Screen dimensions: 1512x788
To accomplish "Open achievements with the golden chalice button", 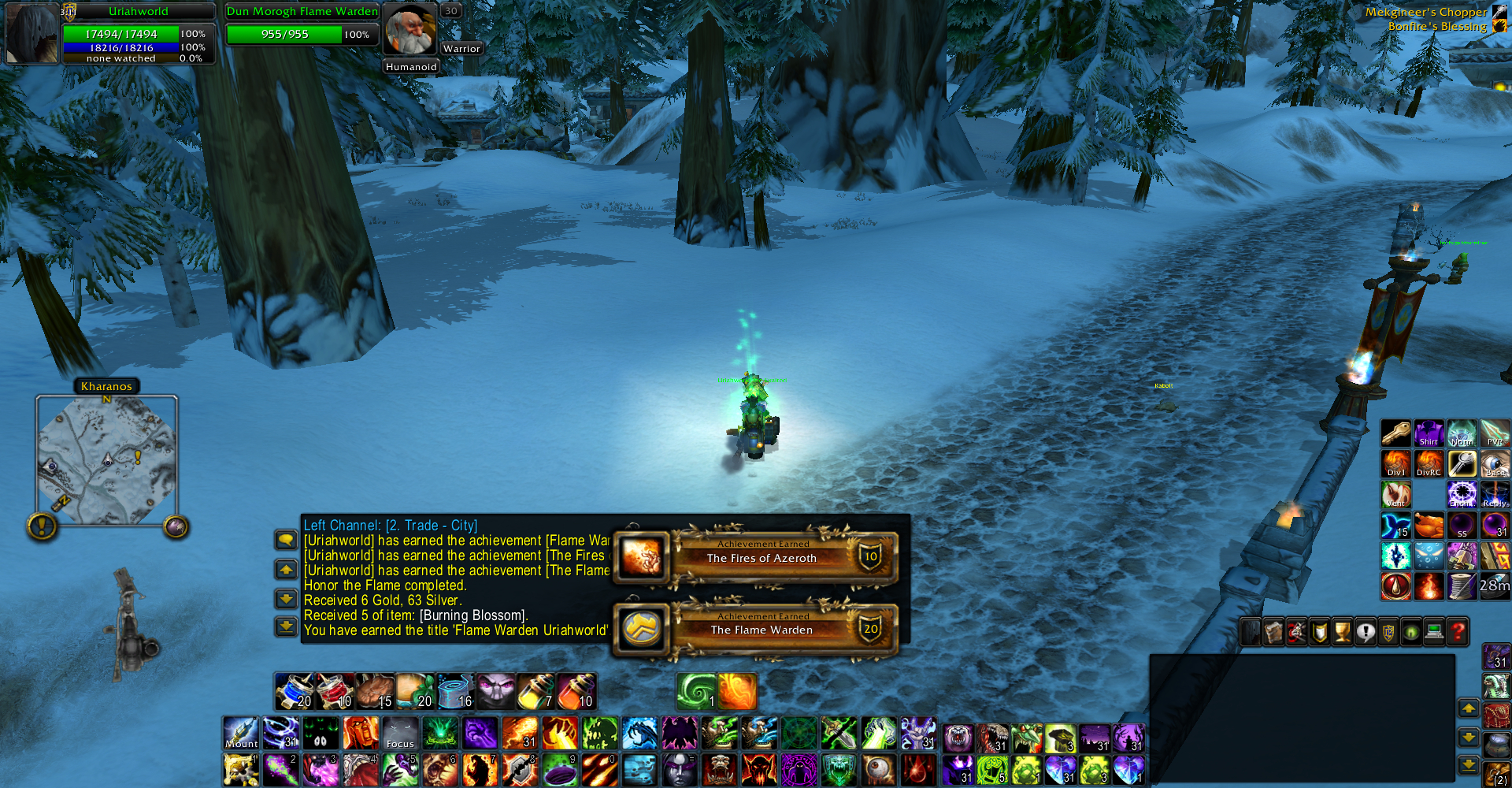I will [x=1343, y=632].
